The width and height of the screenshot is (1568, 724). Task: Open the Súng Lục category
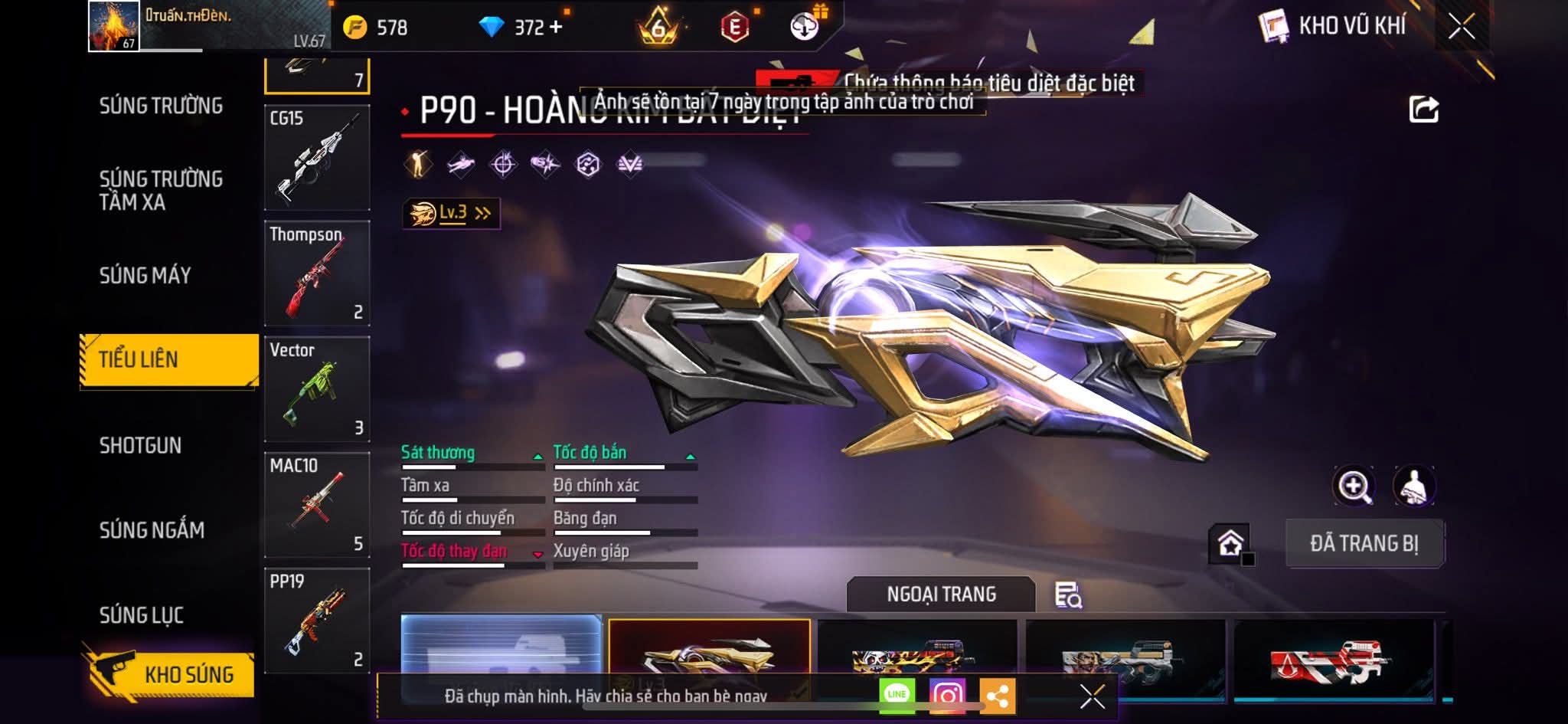click(141, 614)
